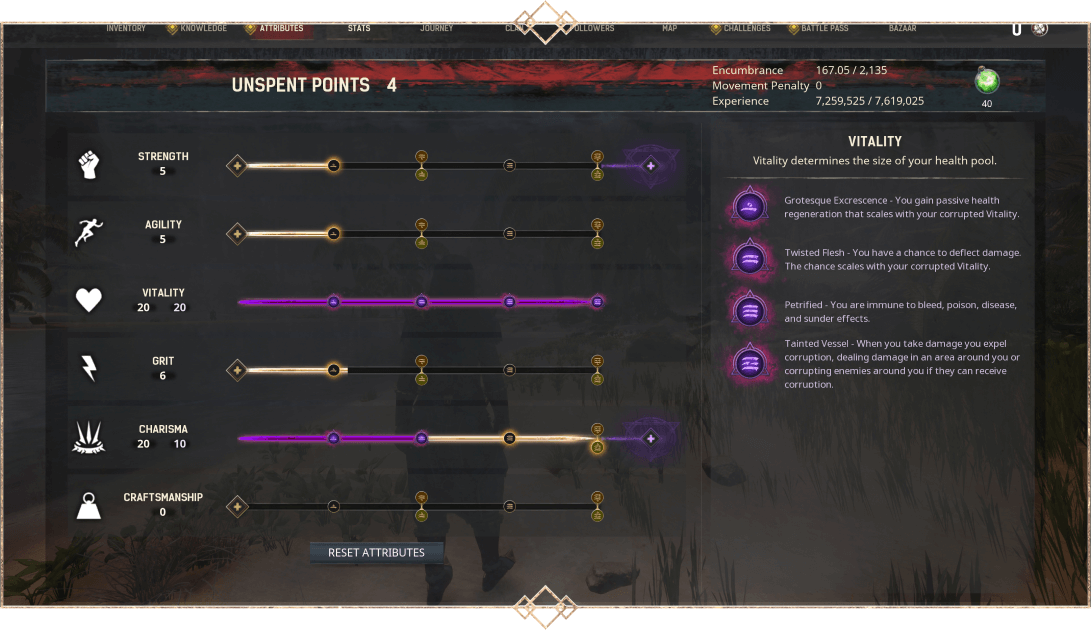Screen dimensions: 1091x630
Task: Open the Inventory tab
Action: point(126,28)
